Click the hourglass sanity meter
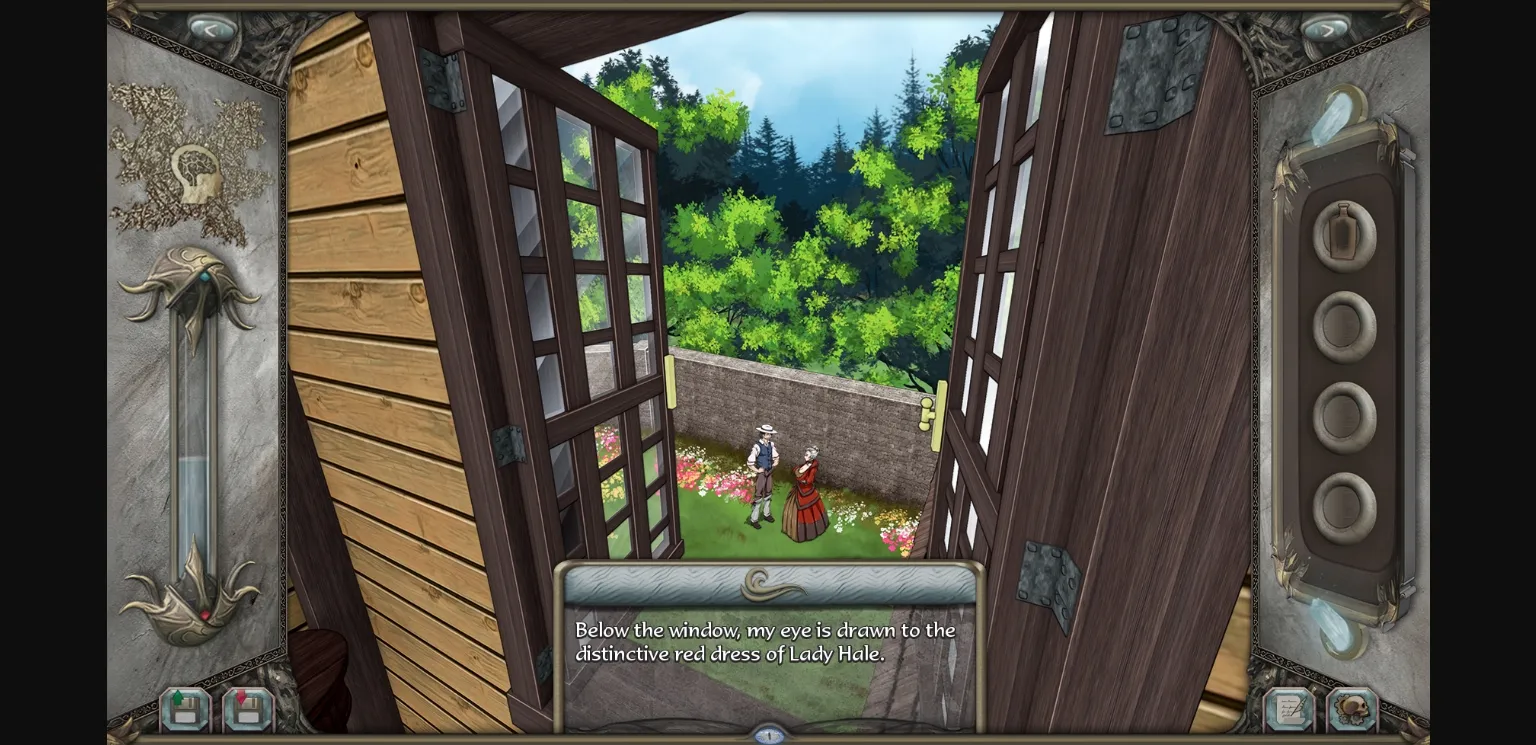 196,420
